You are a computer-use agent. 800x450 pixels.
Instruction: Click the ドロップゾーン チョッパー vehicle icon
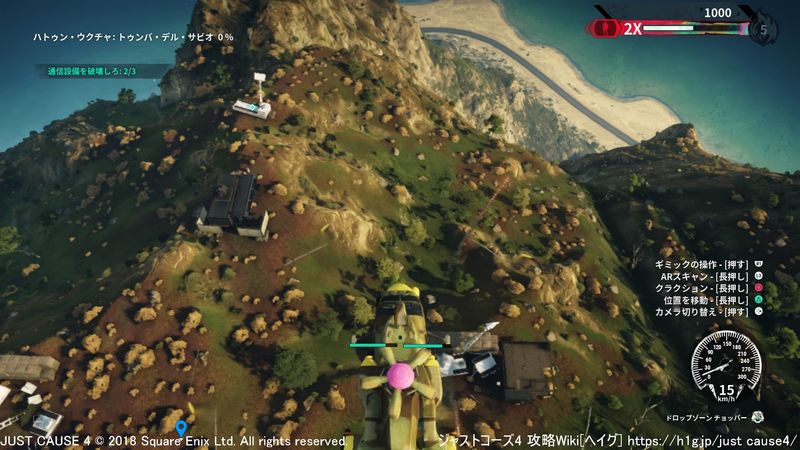[758, 416]
